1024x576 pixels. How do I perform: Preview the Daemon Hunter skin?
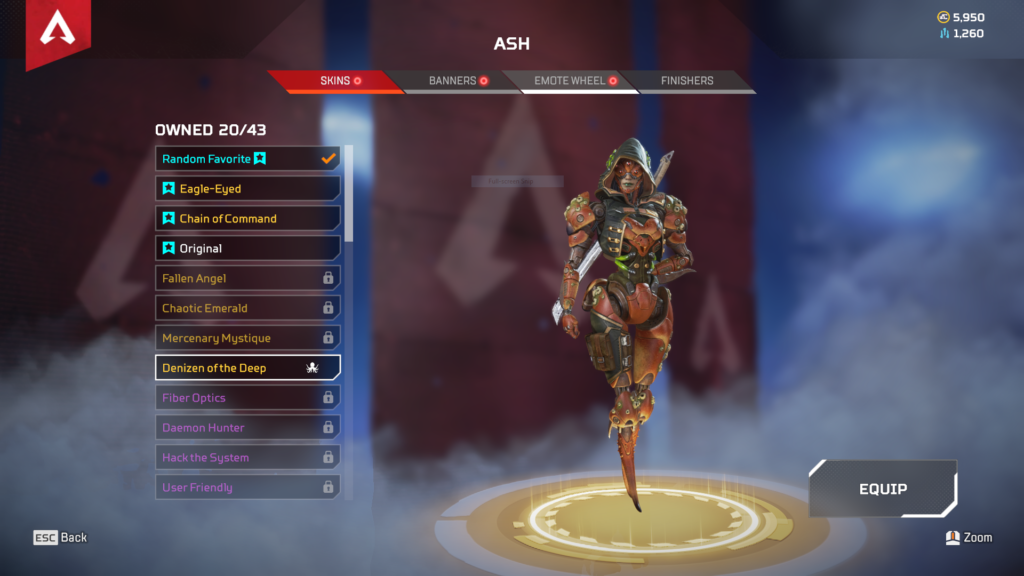[x=247, y=428]
